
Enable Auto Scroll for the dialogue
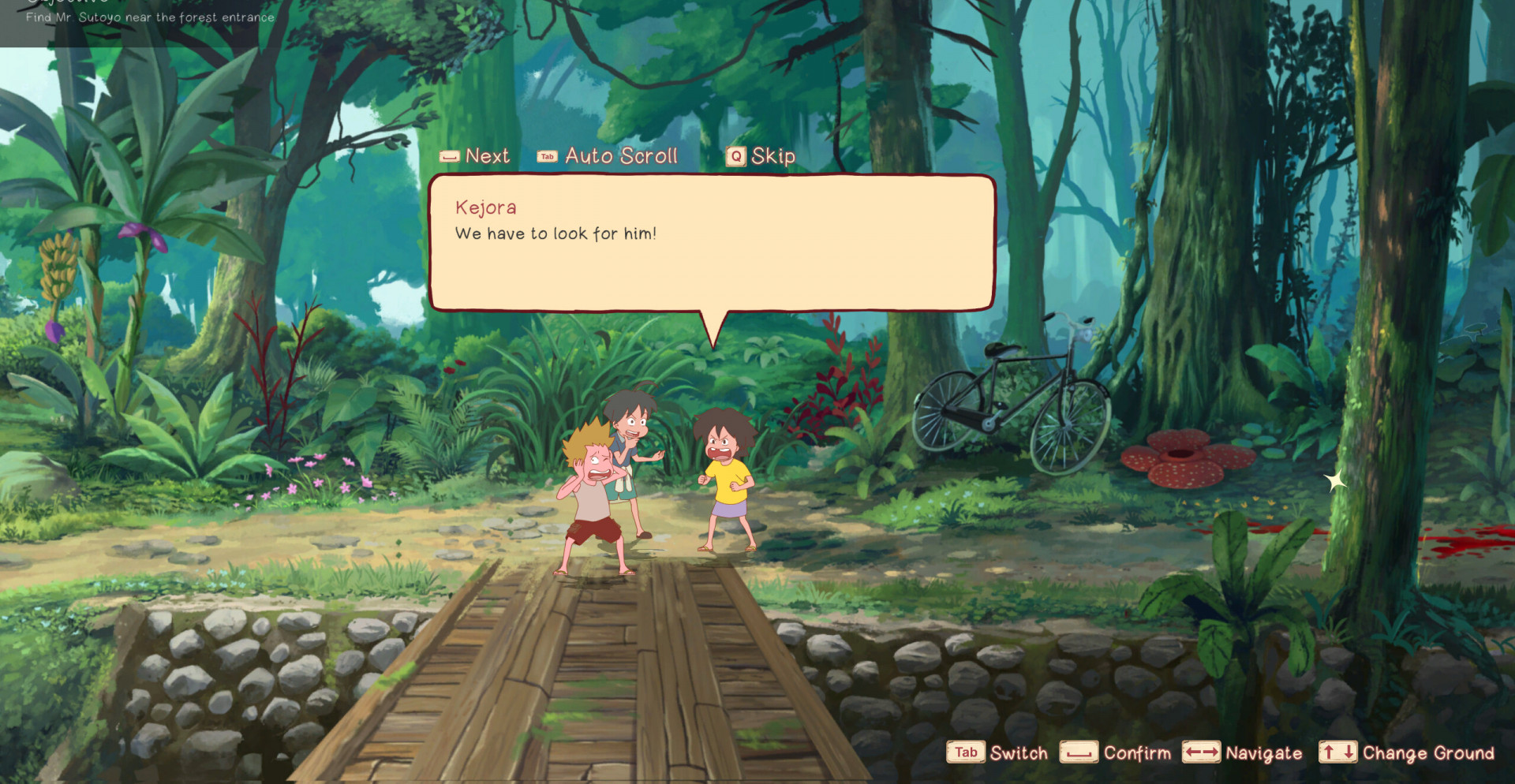point(608,156)
